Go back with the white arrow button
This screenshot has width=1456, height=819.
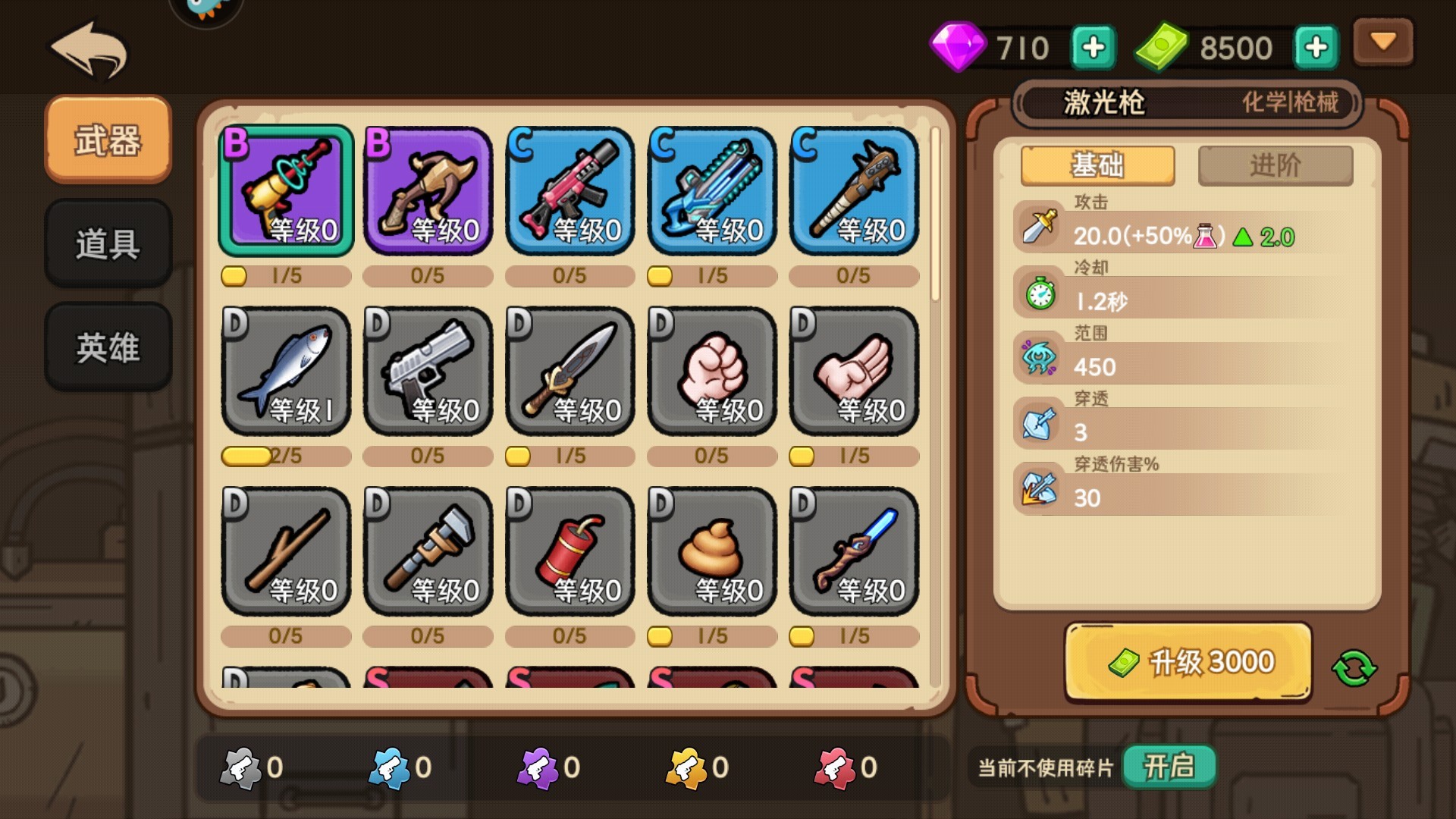[89, 50]
